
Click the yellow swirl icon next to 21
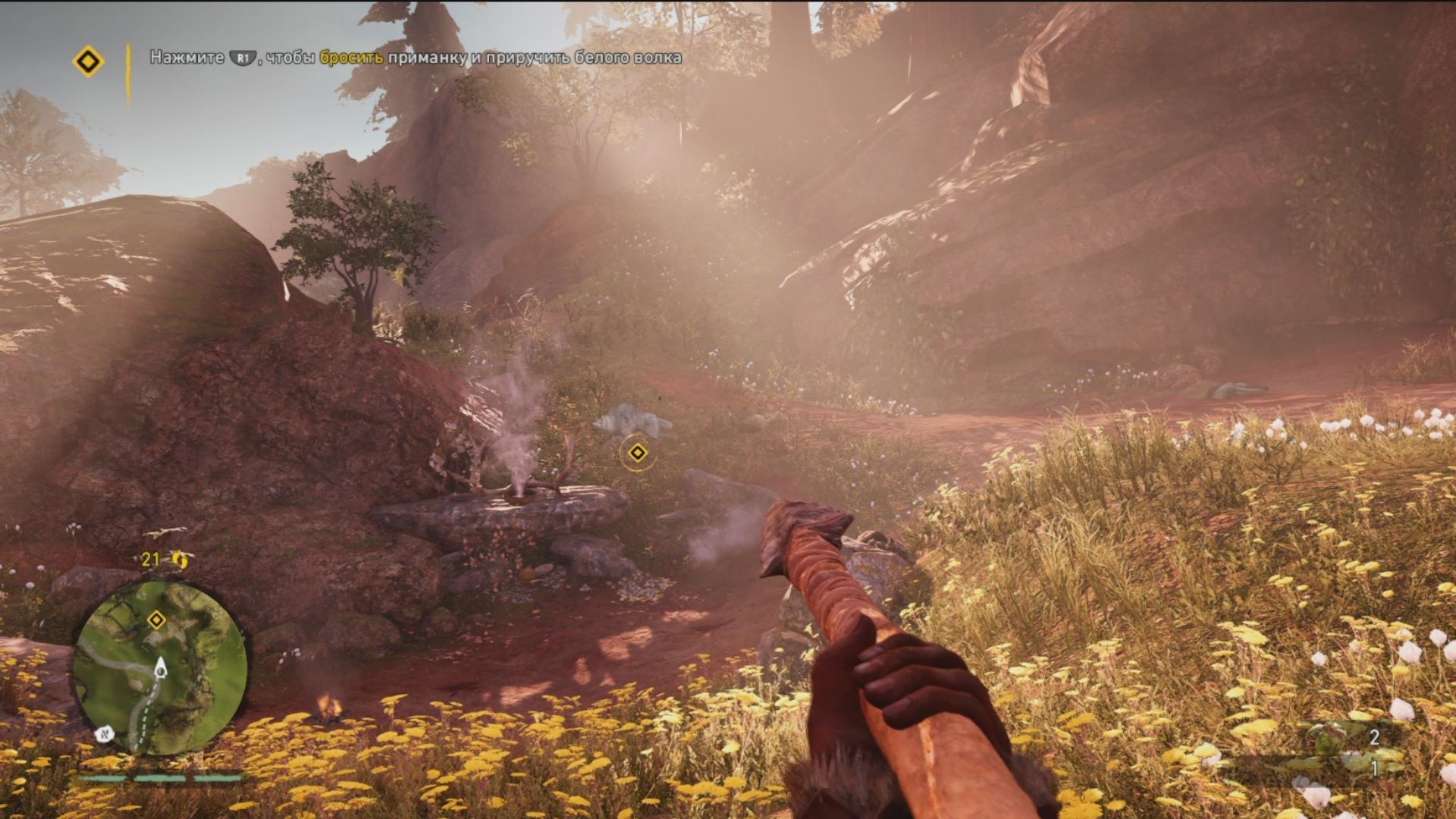(x=180, y=560)
